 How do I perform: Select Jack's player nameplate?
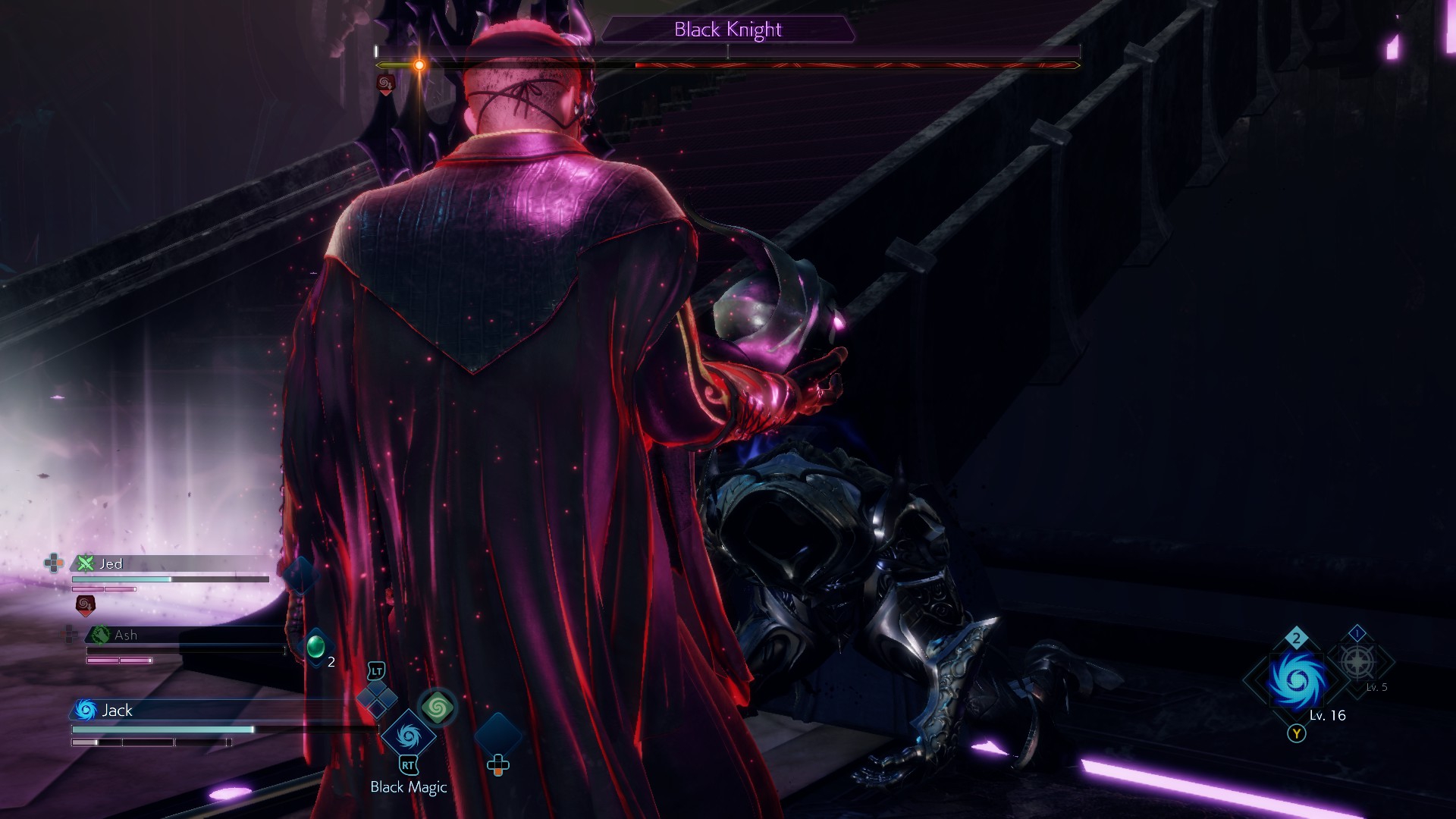click(x=117, y=710)
